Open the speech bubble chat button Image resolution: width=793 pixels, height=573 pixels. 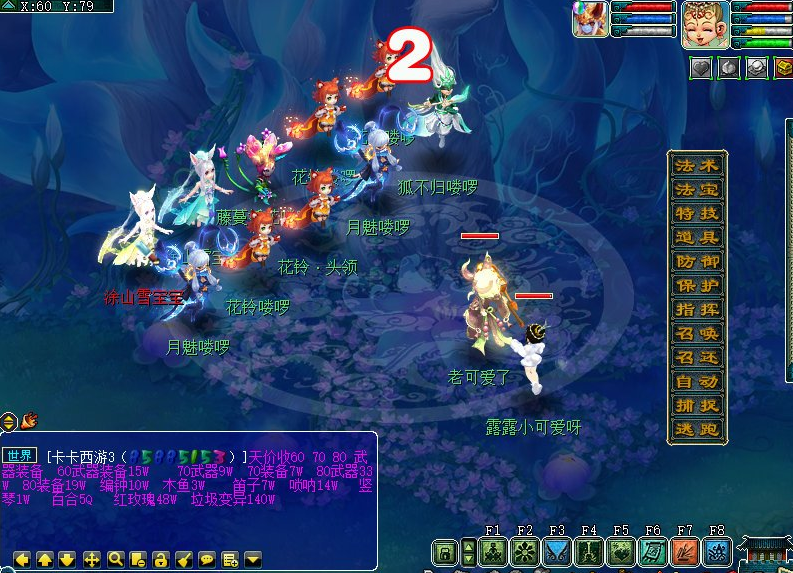(206, 560)
